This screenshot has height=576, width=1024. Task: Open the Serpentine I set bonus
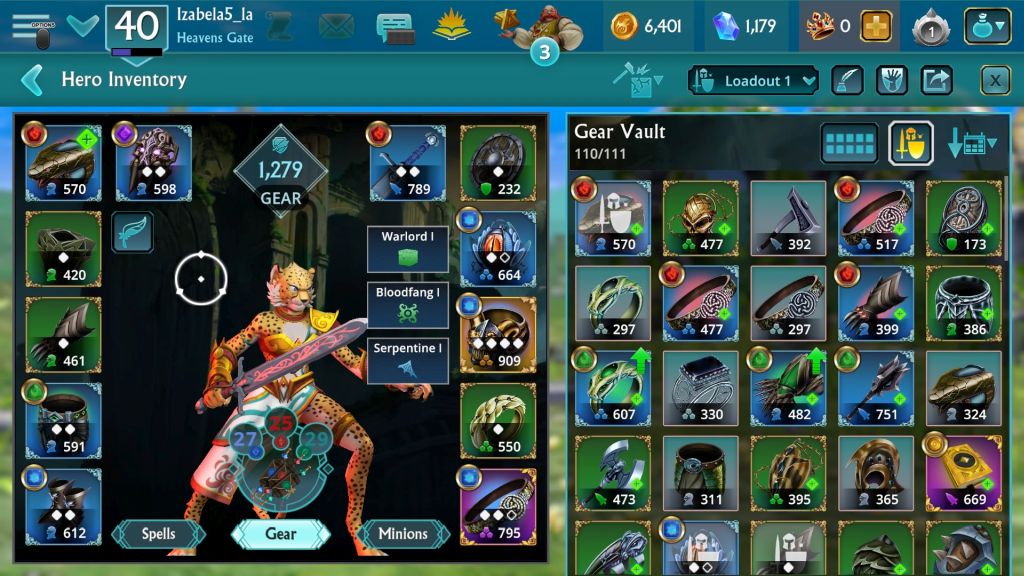(406, 360)
